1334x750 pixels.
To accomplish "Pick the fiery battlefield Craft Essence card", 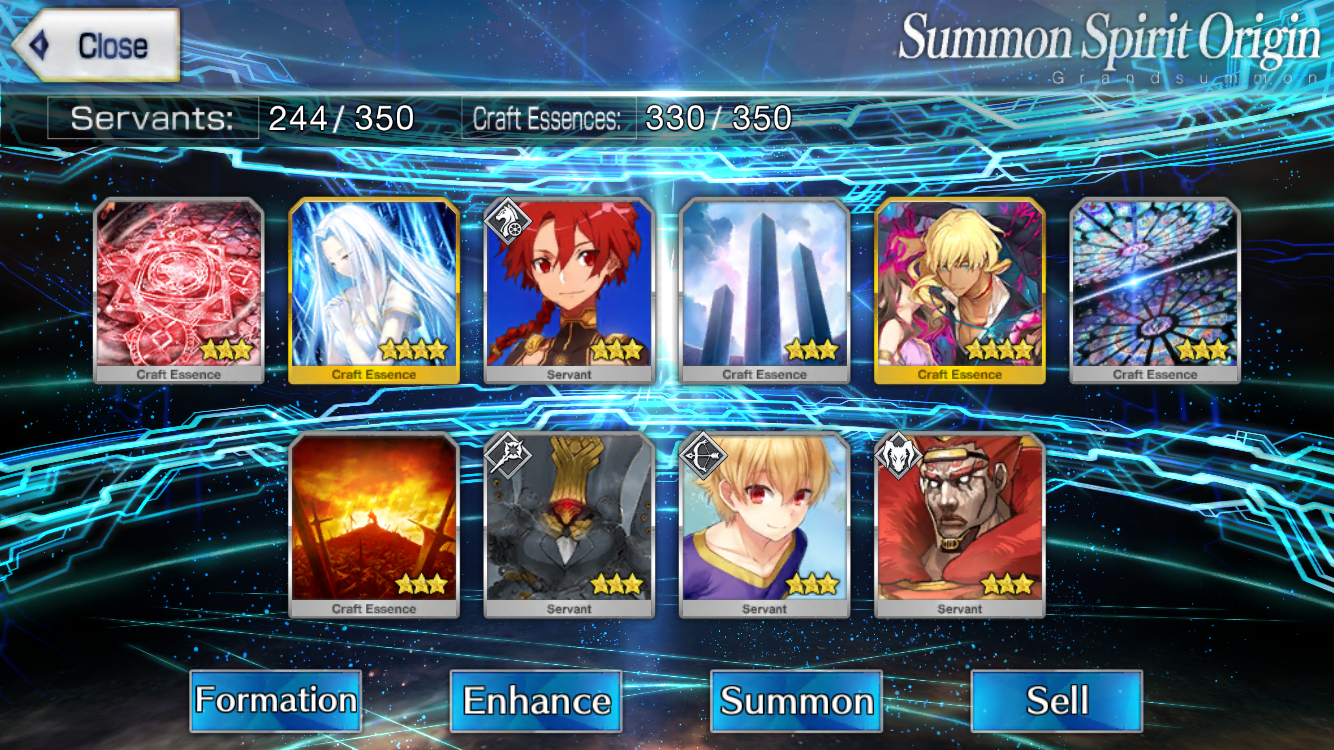I will pyautogui.click(x=374, y=525).
